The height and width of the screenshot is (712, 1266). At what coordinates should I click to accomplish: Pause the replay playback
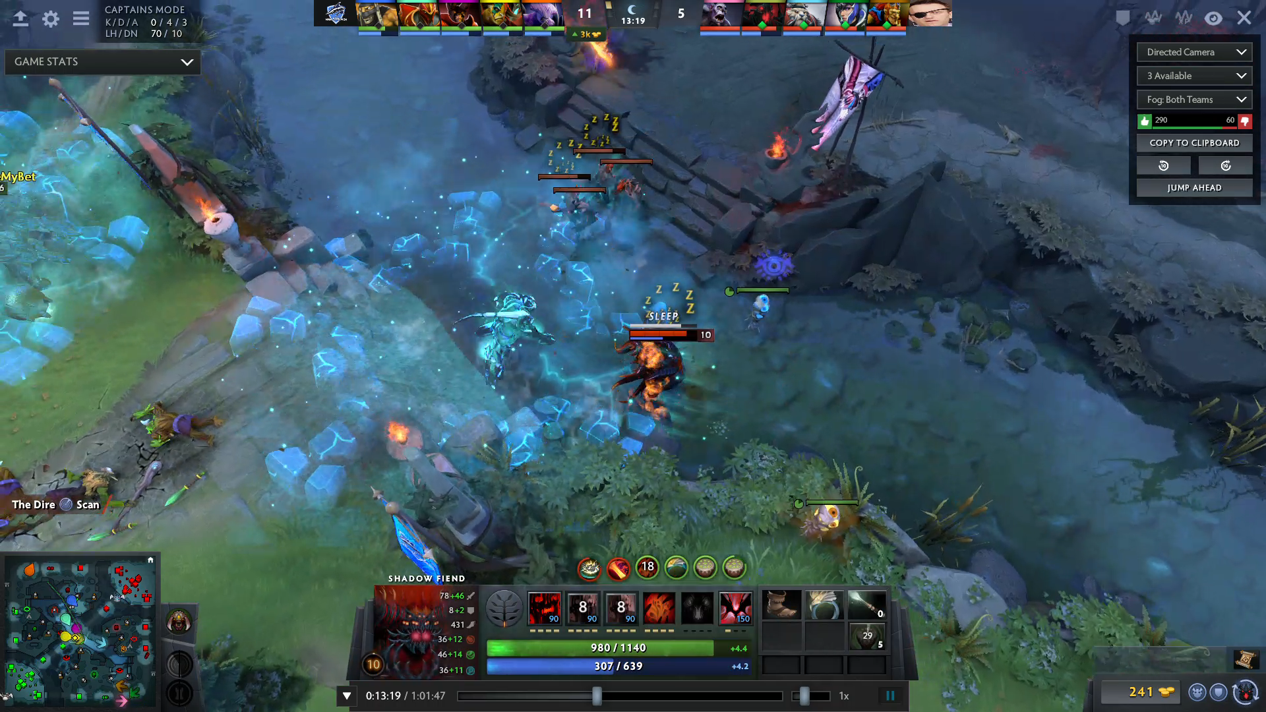(x=890, y=696)
